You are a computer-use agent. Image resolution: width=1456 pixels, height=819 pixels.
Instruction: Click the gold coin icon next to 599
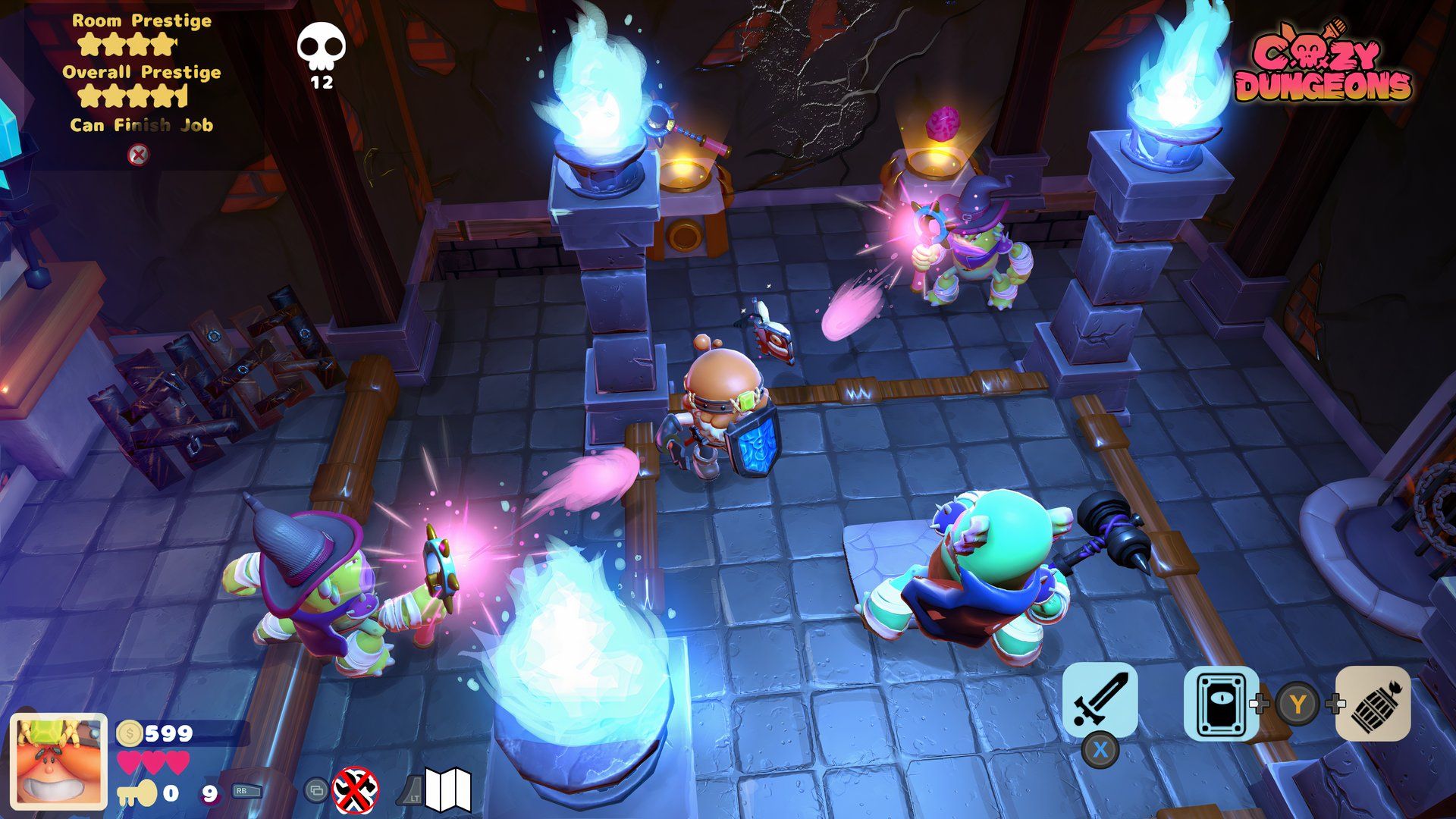coord(130,734)
